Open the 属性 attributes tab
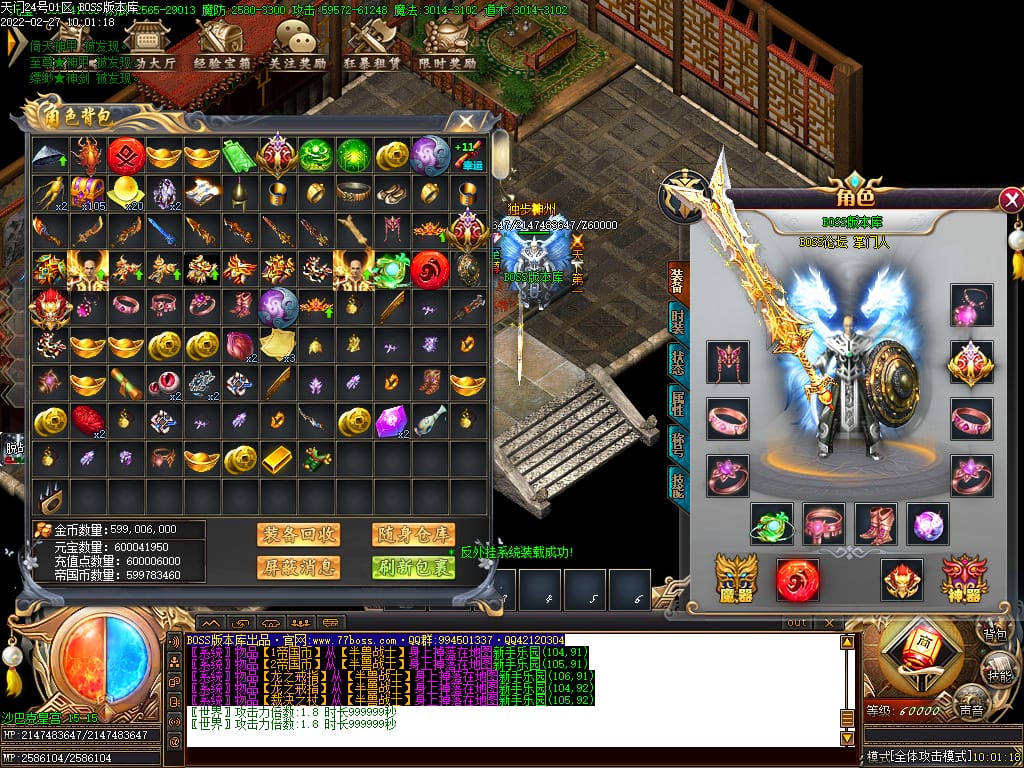Viewport: 1024px width, 768px height. [678, 401]
